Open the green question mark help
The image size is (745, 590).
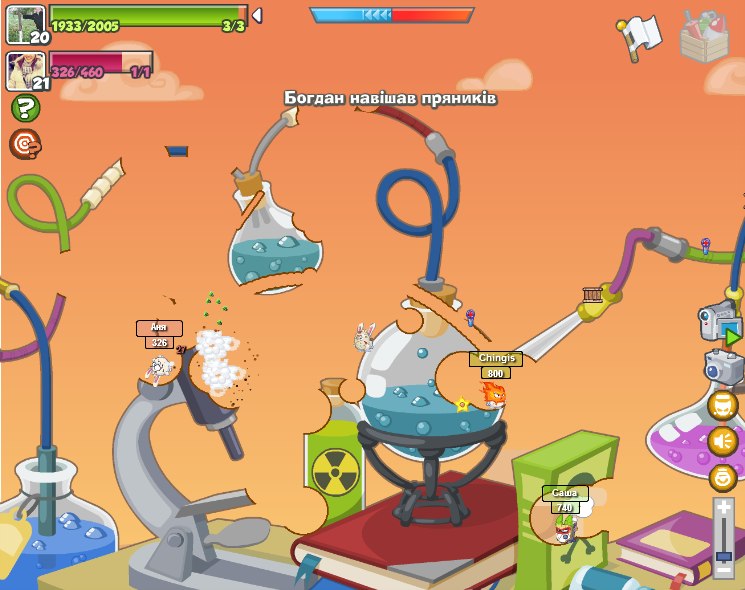point(25,108)
